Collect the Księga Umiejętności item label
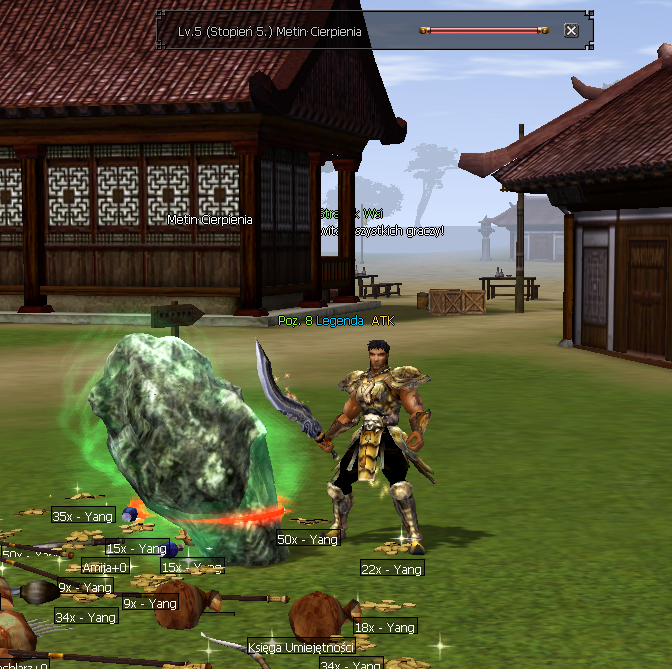Viewport: 672px width, 669px height. coord(301,647)
